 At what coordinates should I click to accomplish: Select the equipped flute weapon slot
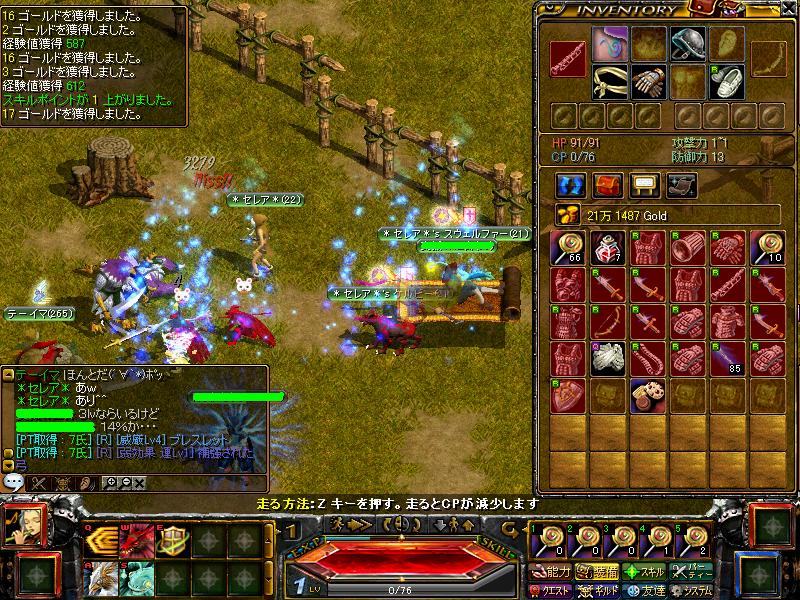(568, 61)
